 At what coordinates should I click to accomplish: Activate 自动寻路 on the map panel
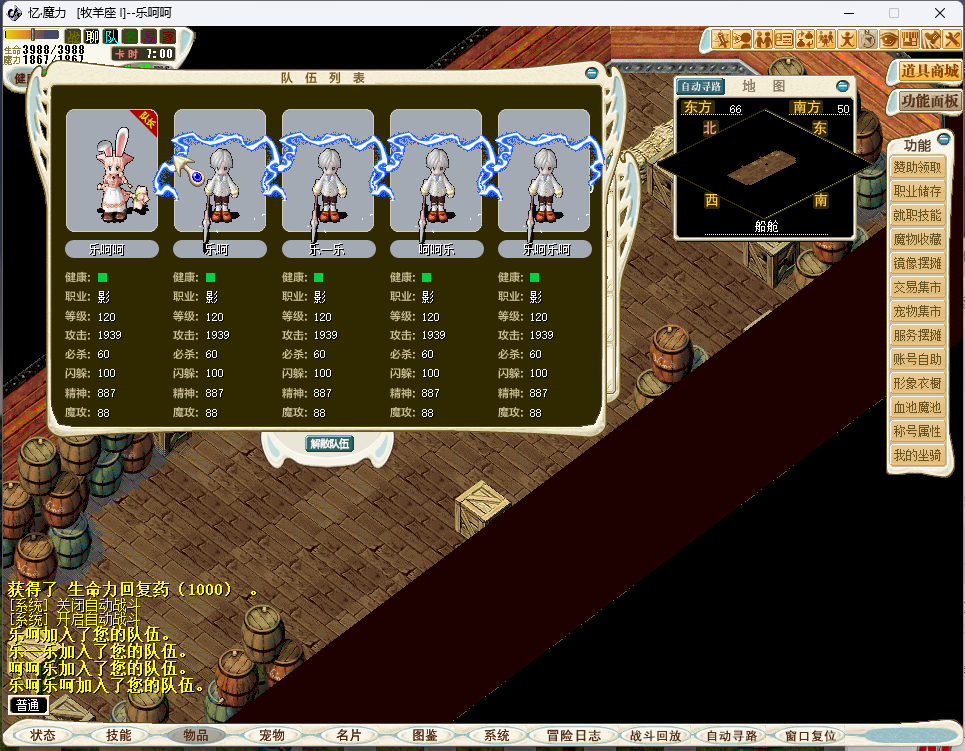pos(700,87)
